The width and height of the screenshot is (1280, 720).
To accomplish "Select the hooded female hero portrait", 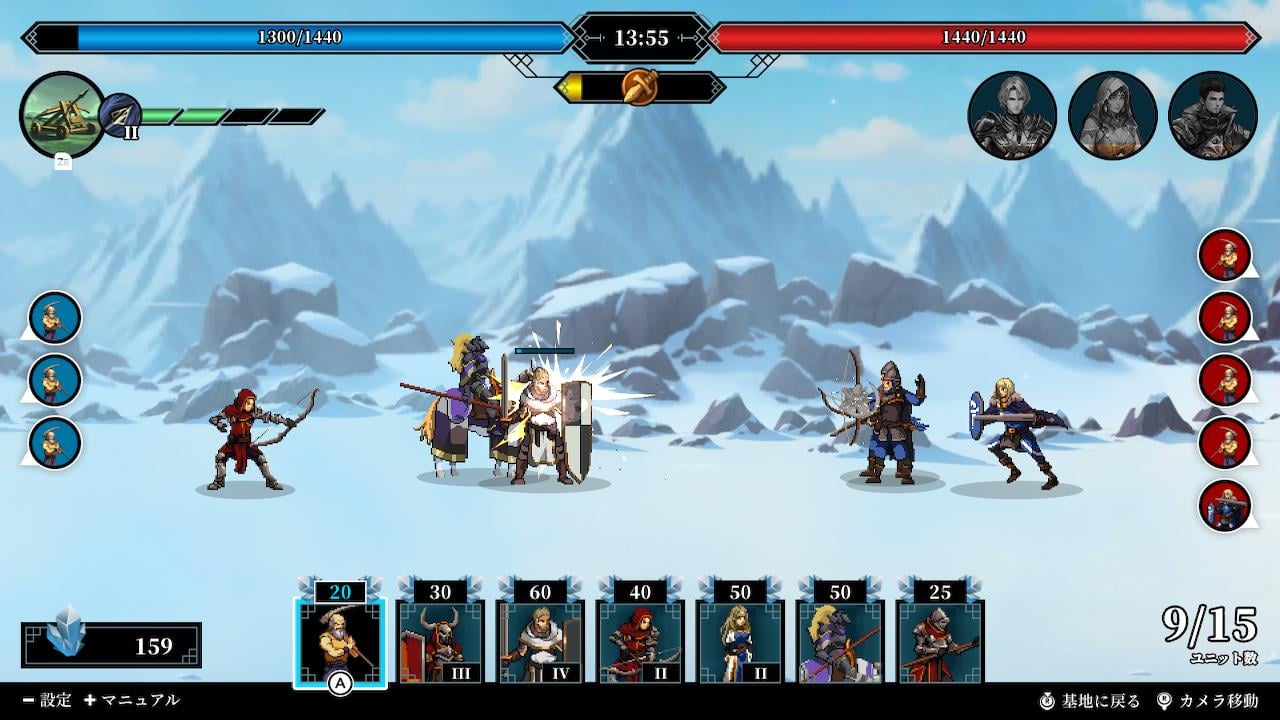I will [x=1113, y=114].
